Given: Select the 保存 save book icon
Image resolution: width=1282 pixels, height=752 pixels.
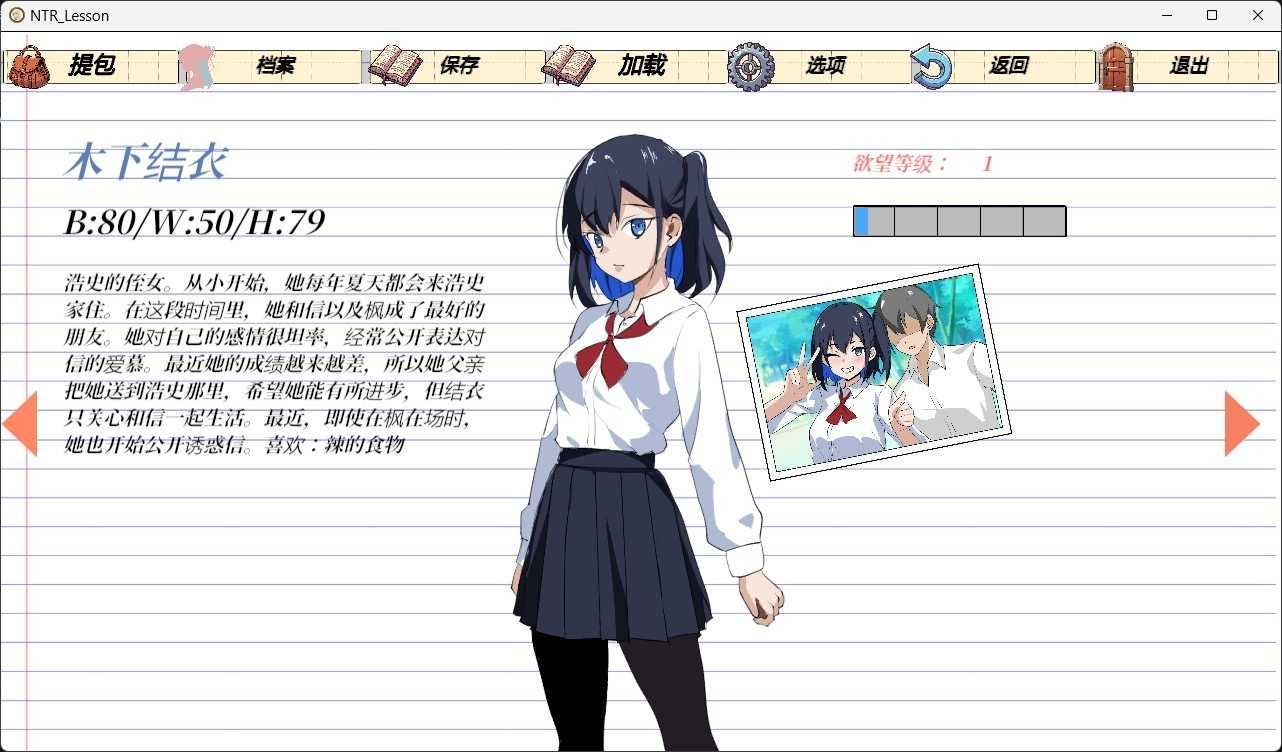Looking at the screenshot, I should [x=393, y=66].
